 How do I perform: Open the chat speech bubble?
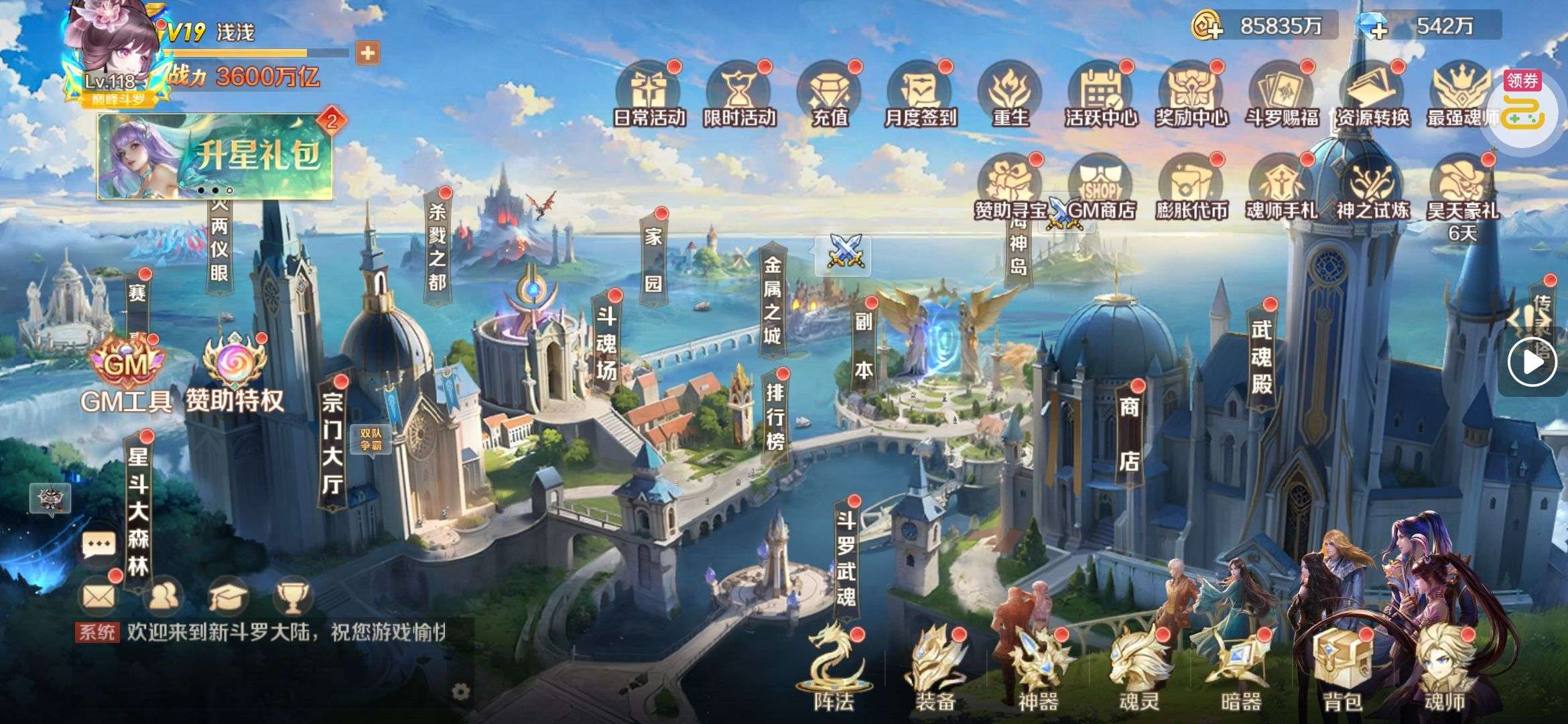pos(99,545)
